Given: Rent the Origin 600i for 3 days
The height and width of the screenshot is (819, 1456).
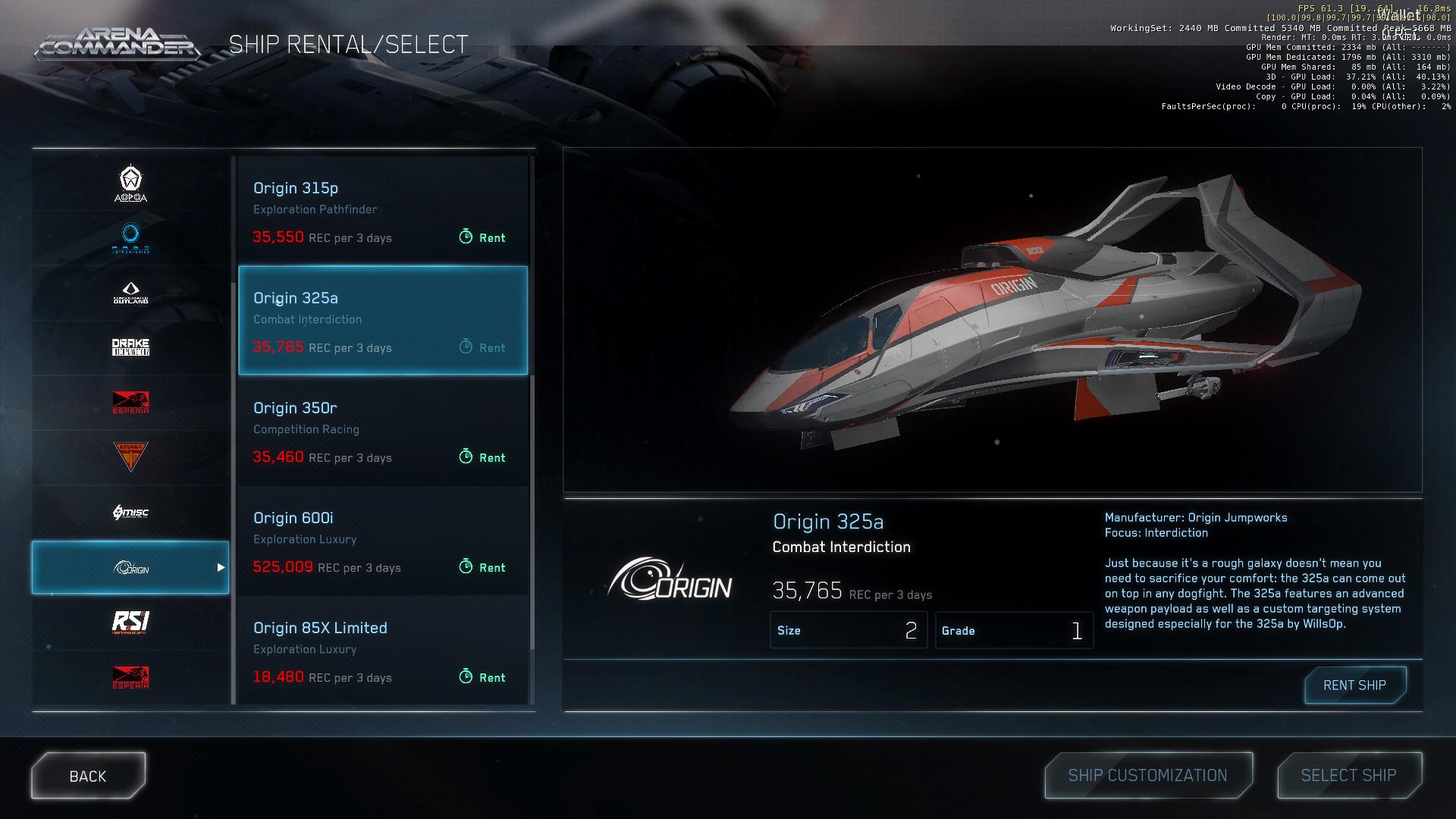Looking at the screenshot, I should 483,567.
